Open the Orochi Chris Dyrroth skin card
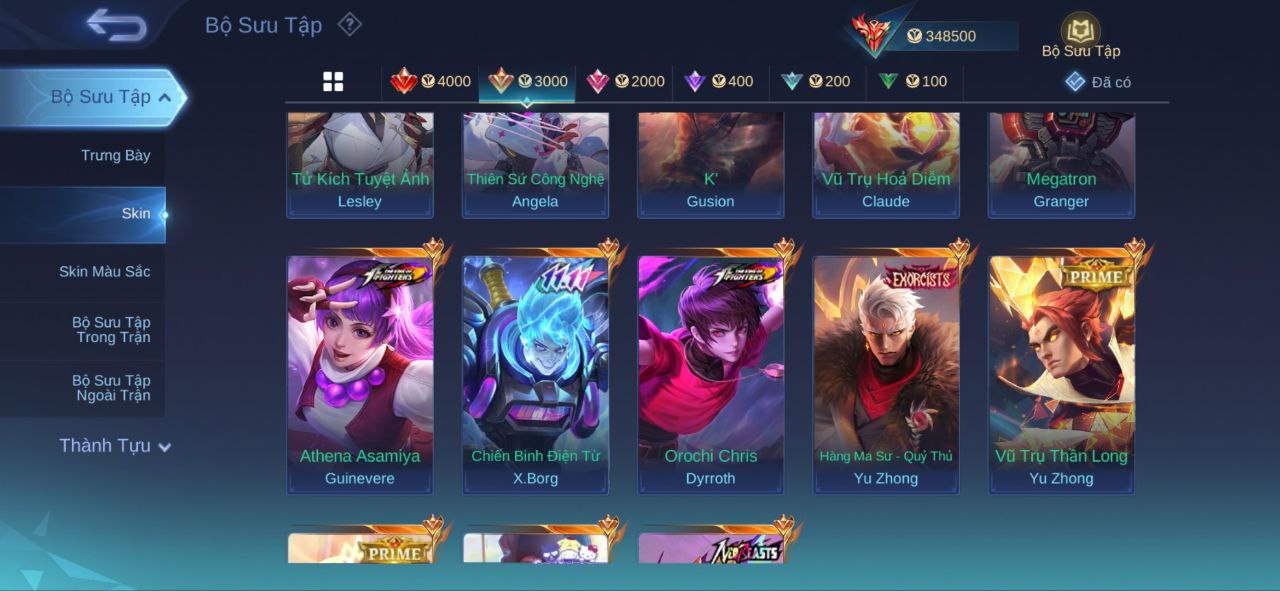 click(x=711, y=374)
